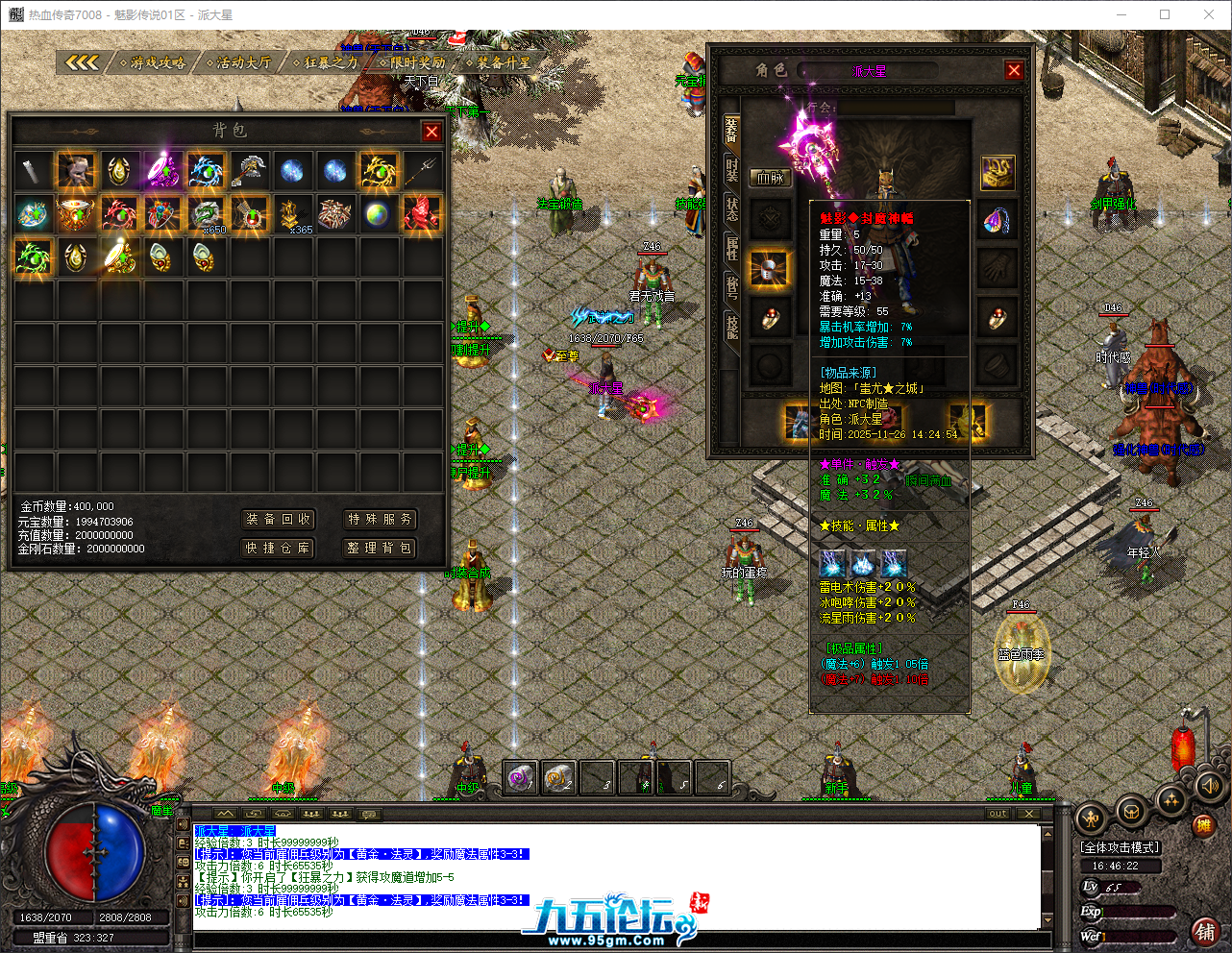The height and width of the screenshot is (953, 1232).
Task: Click the character action icon beside the minimap
Action: (1091, 820)
